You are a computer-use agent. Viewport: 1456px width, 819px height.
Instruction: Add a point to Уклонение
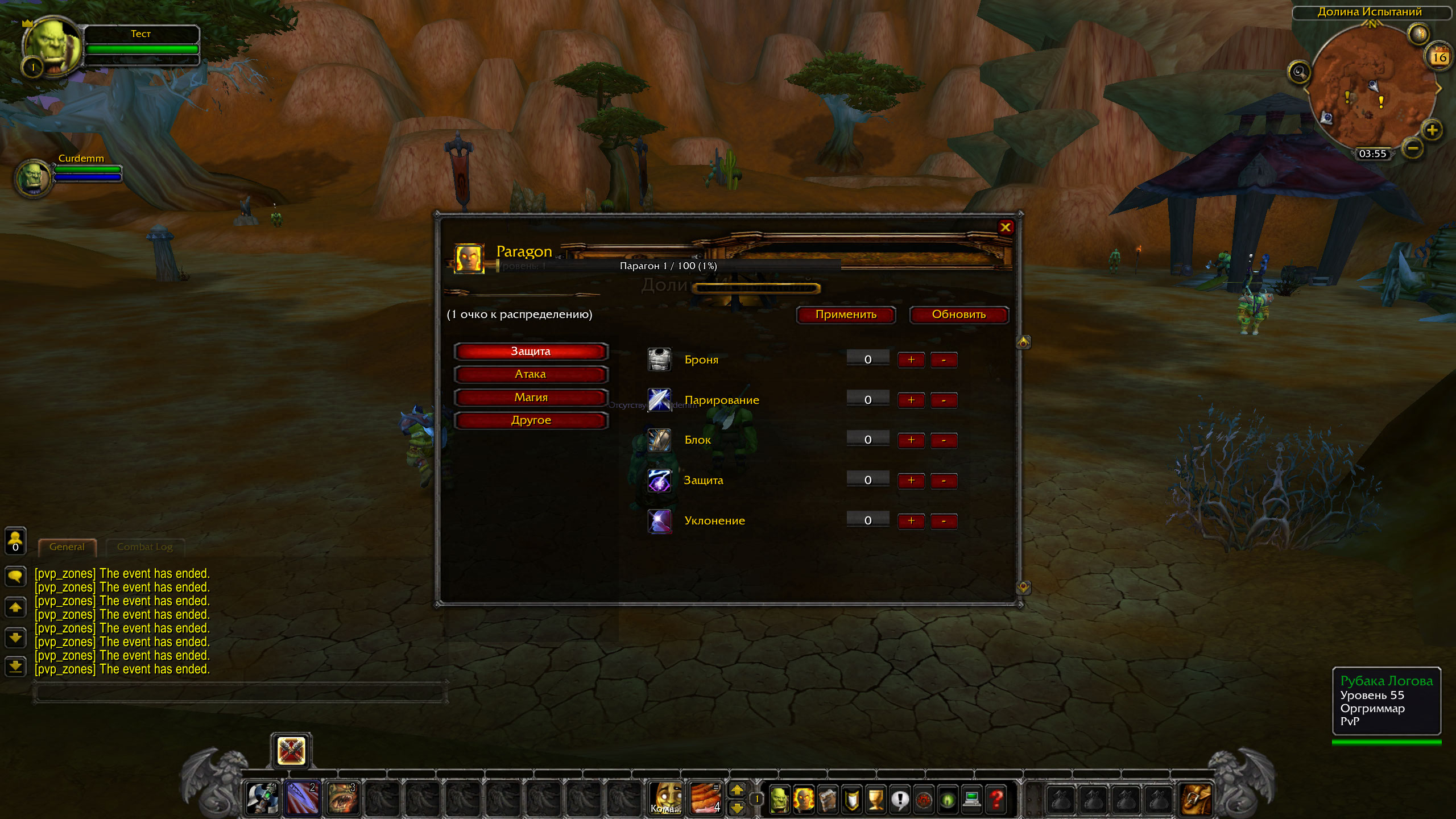911,520
